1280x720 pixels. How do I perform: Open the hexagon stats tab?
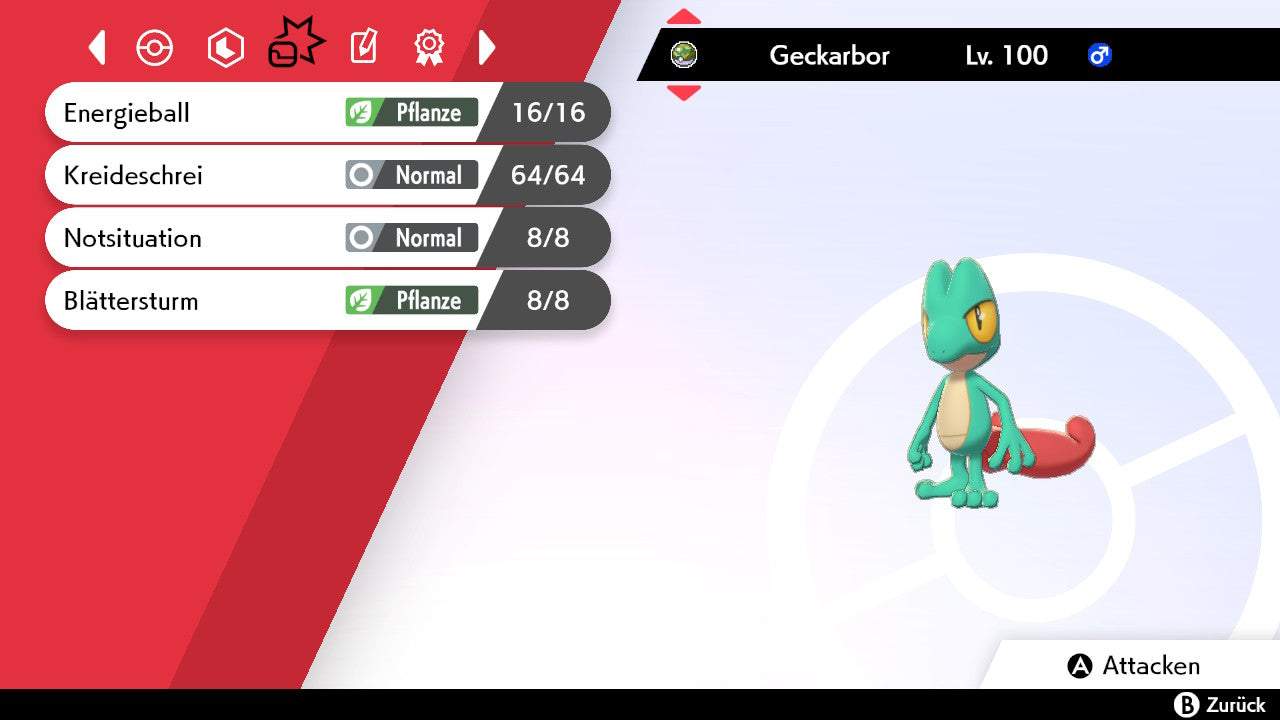point(225,48)
